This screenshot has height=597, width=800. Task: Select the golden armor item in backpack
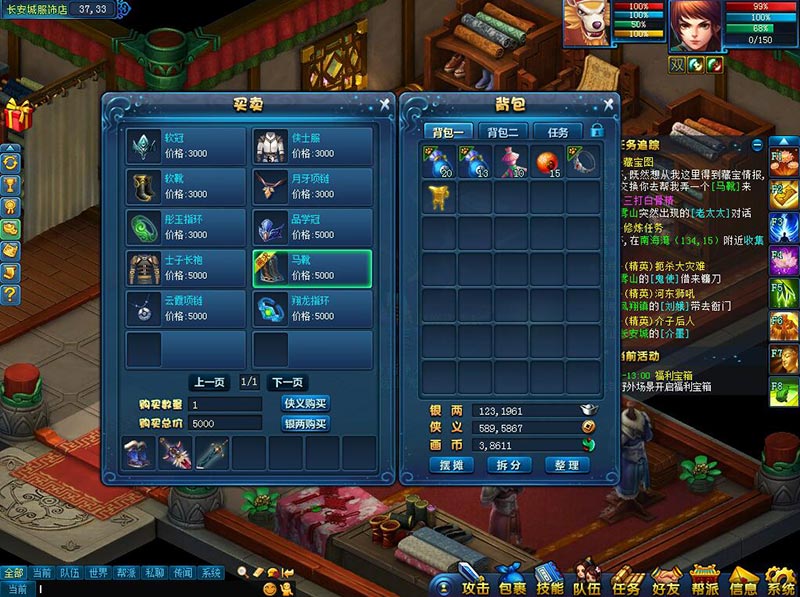[x=439, y=197]
